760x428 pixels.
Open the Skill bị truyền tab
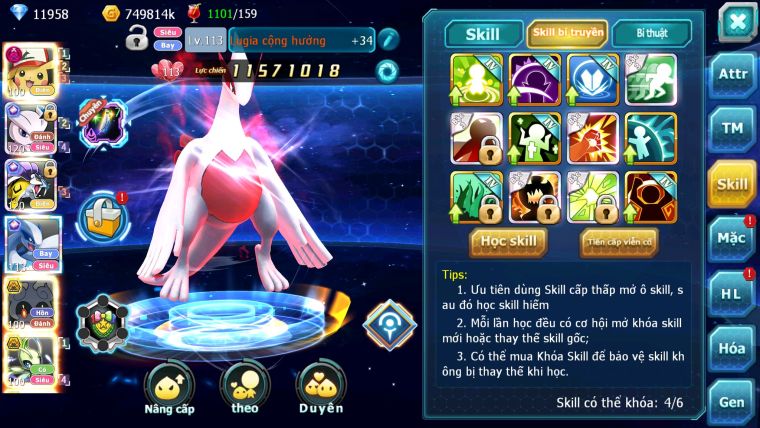567,33
